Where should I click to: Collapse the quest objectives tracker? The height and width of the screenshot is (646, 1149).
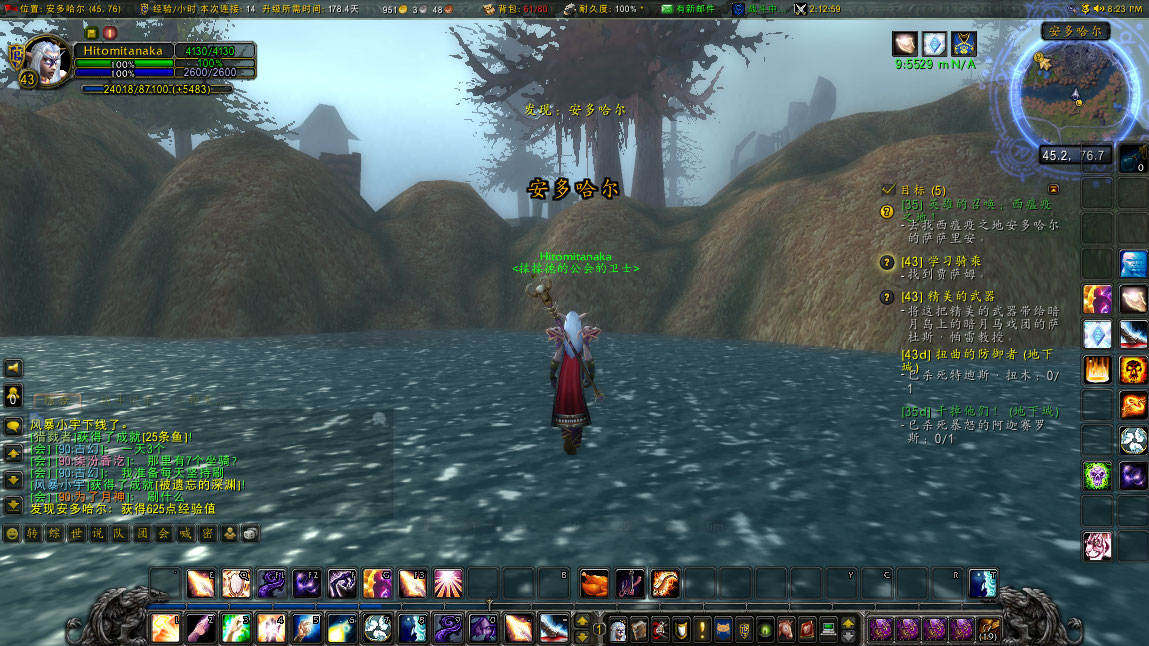[x=1053, y=189]
